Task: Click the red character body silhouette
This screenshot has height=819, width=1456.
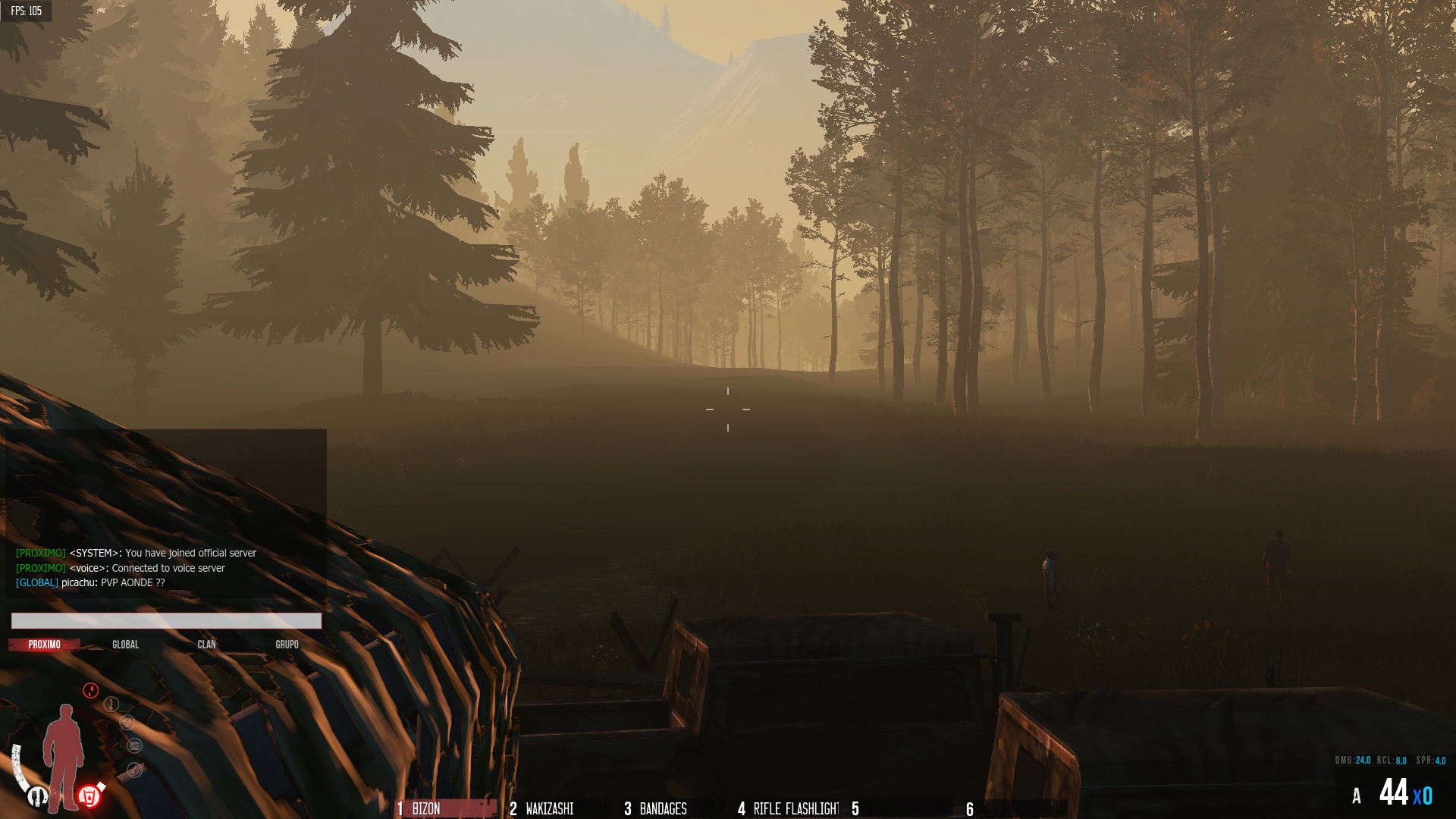Action: (x=64, y=755)
